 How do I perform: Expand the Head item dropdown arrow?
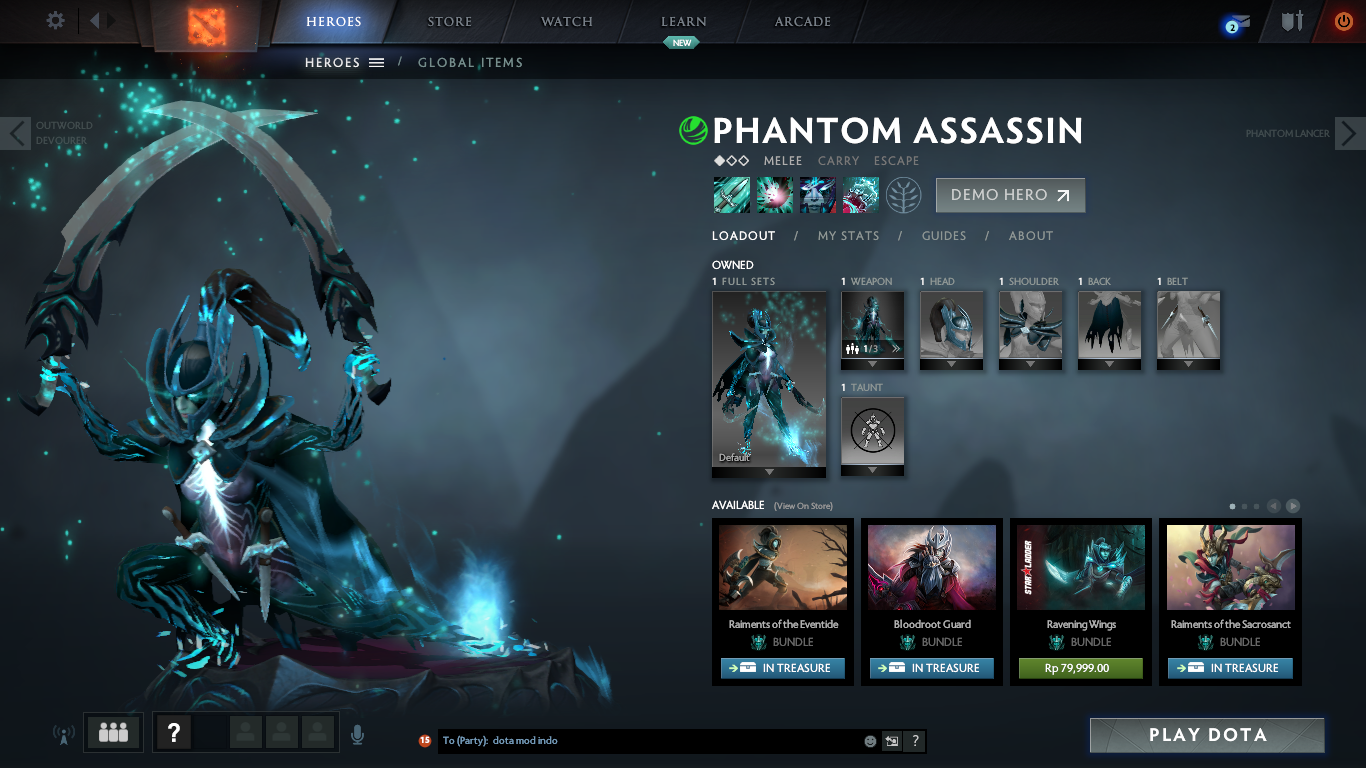pyautogui.click(x=950, y=364)
